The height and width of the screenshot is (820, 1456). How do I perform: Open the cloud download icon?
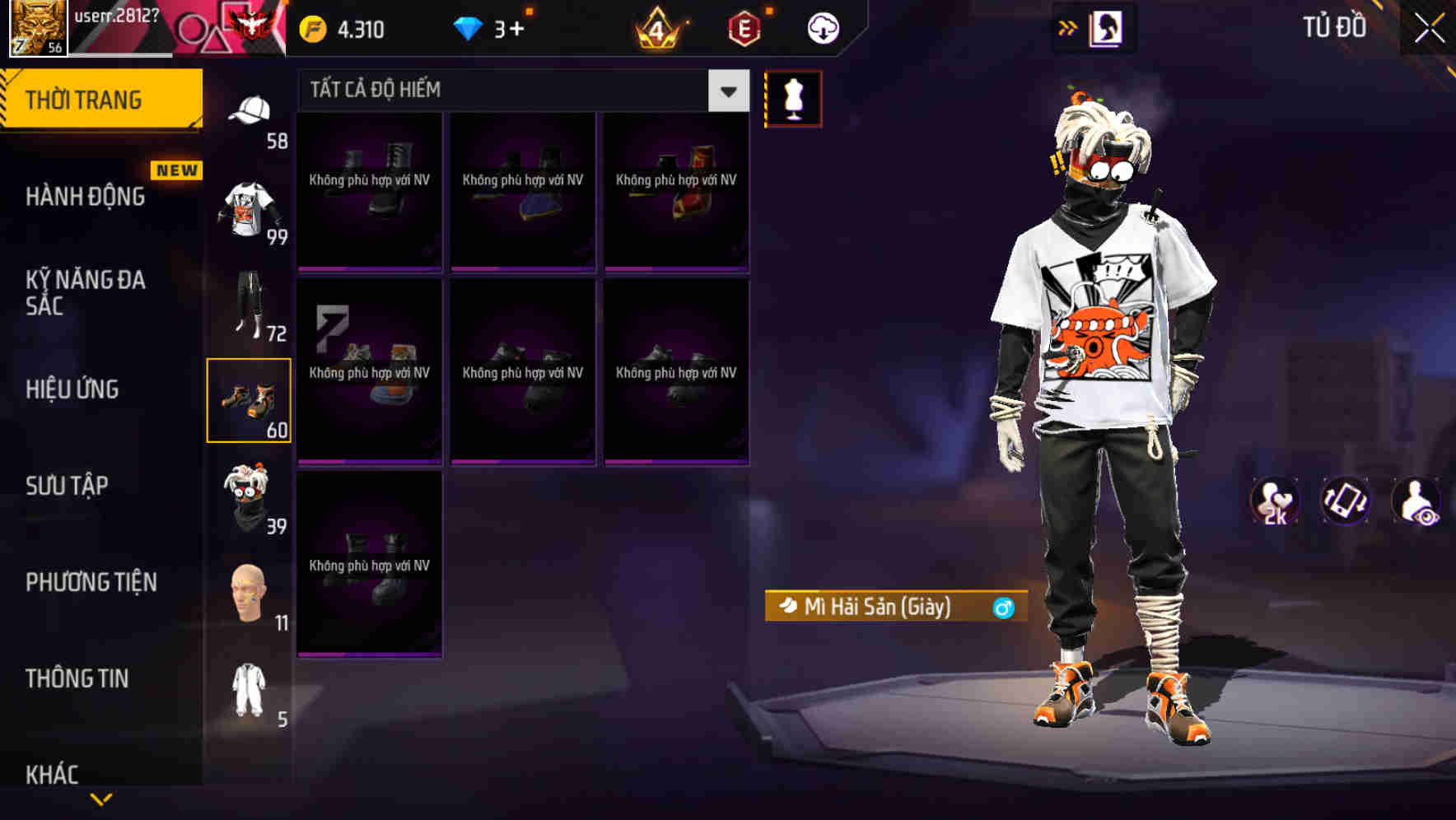[x=823, y=27]
